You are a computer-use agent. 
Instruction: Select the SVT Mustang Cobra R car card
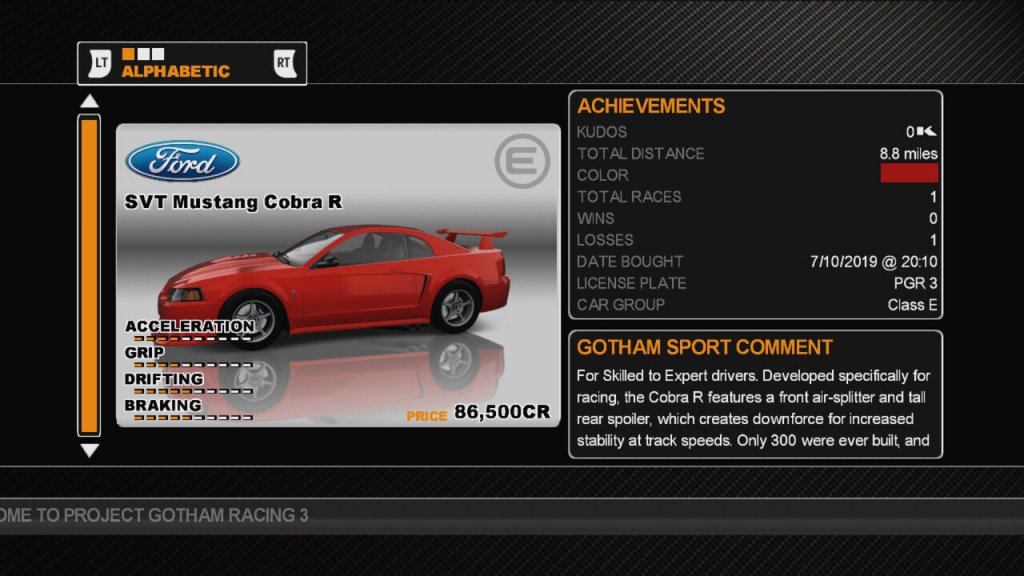click(x=338, y=275)
